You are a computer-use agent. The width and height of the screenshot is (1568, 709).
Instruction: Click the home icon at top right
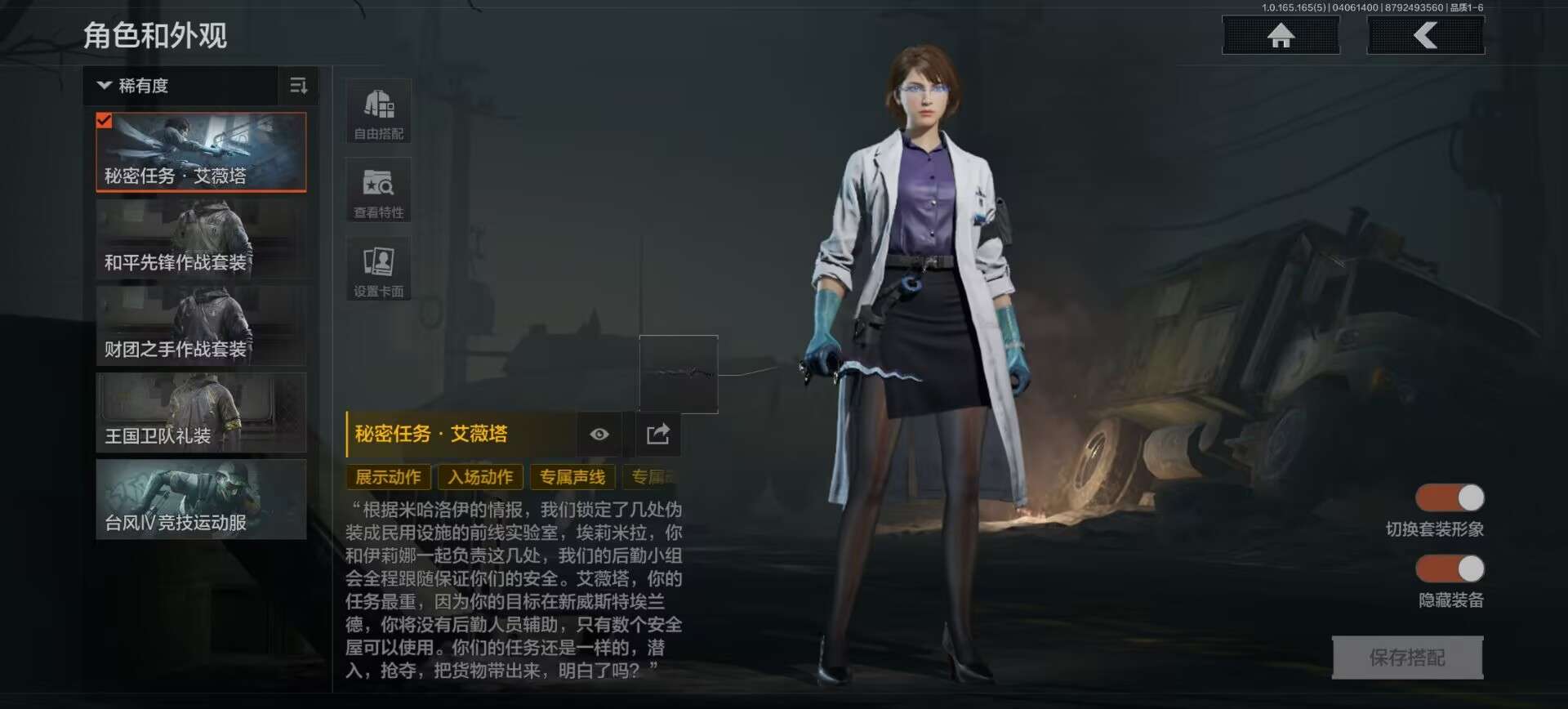[1280, 34]
